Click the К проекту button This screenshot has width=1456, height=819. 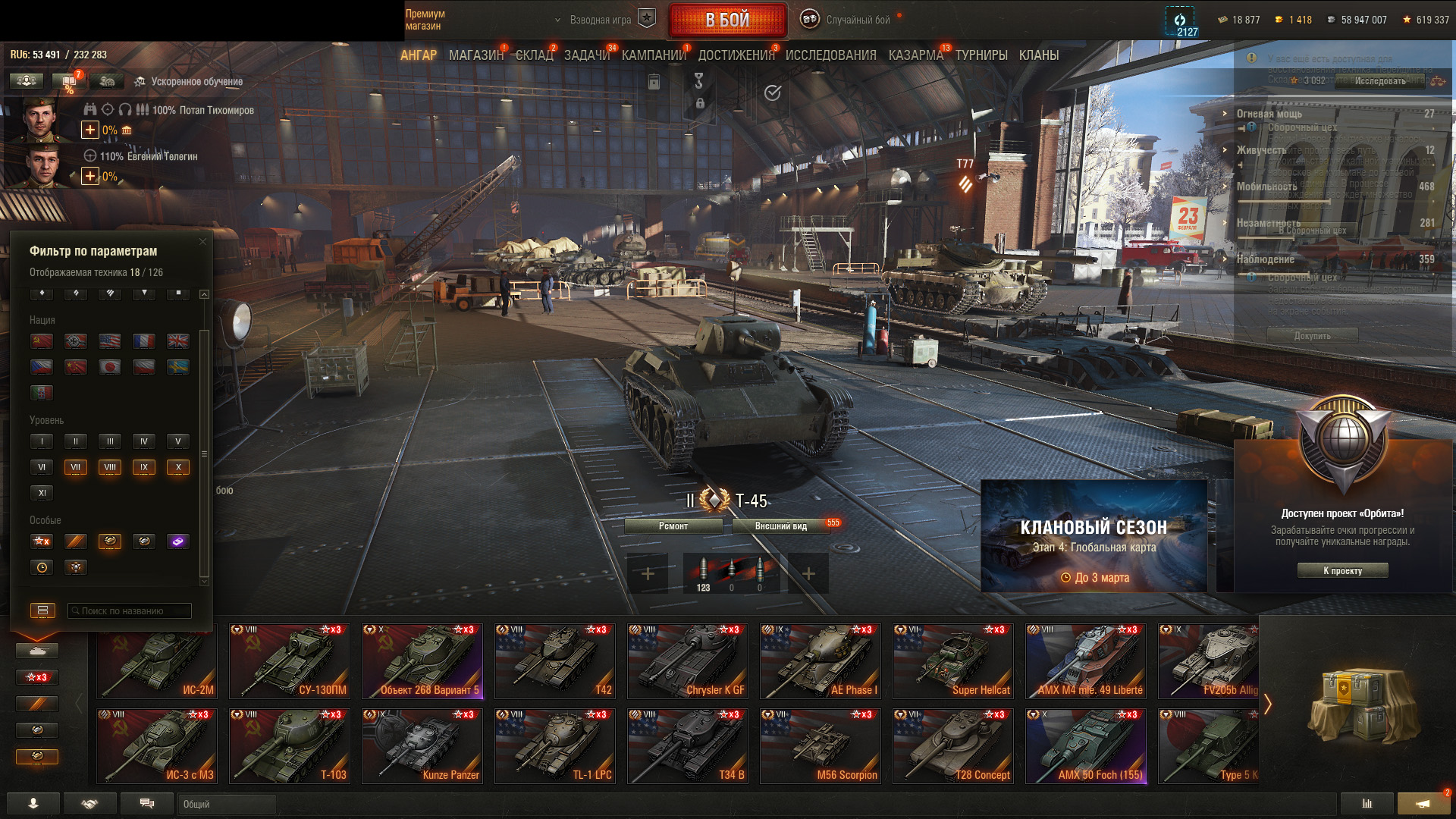pos(1342,570)
